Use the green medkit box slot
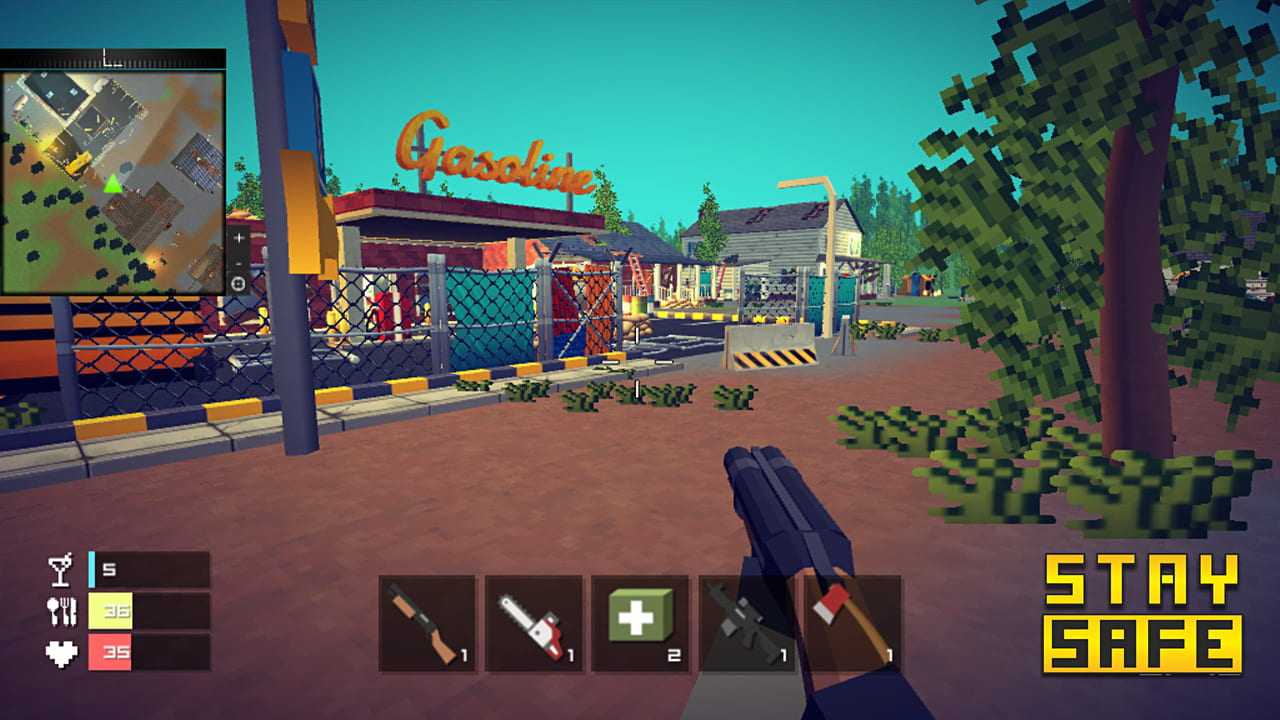This screenshot has height=720, width=1280. (x=640, y=624)
